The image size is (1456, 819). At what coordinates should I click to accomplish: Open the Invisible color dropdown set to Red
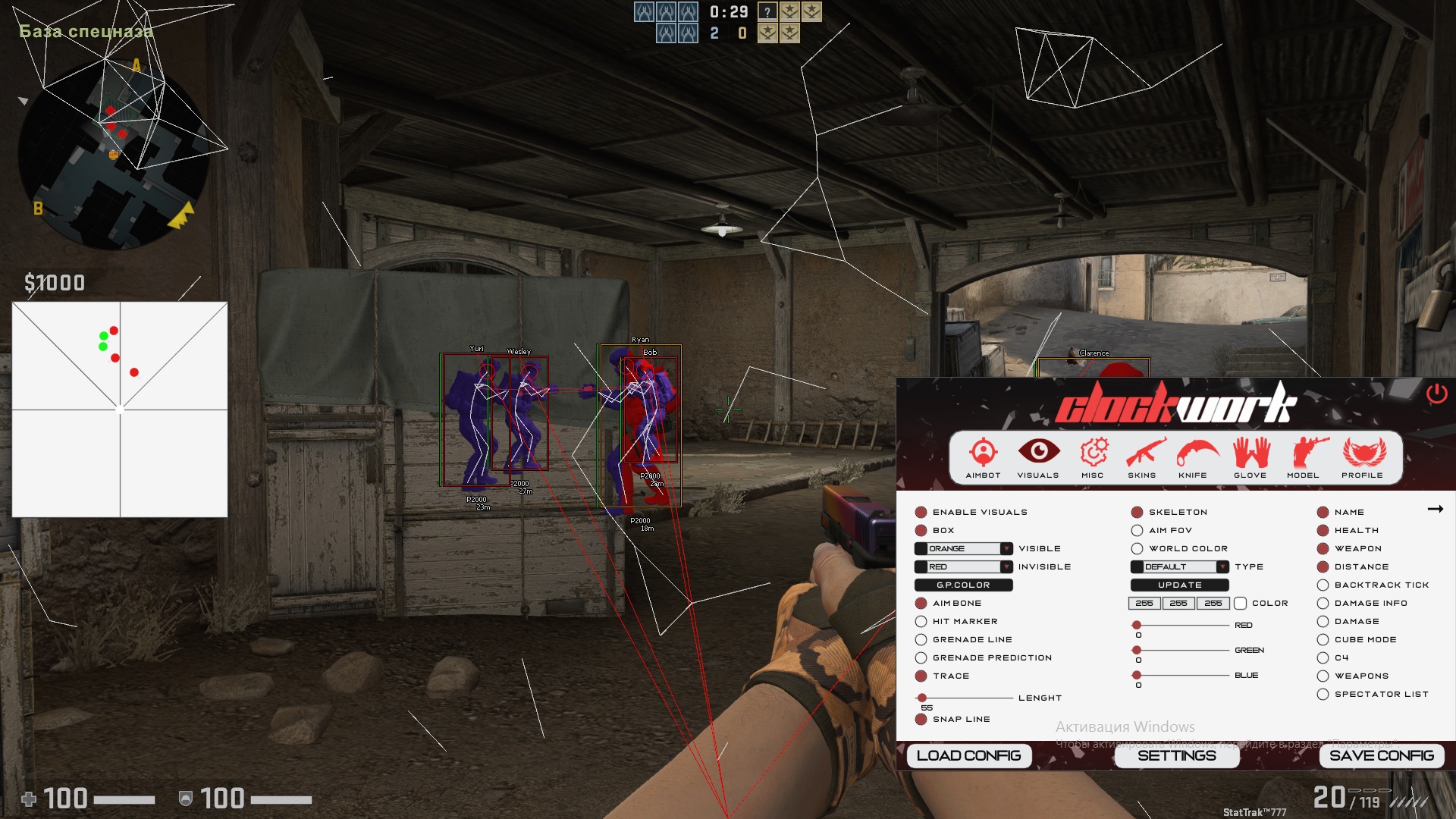tap(964, 567)
